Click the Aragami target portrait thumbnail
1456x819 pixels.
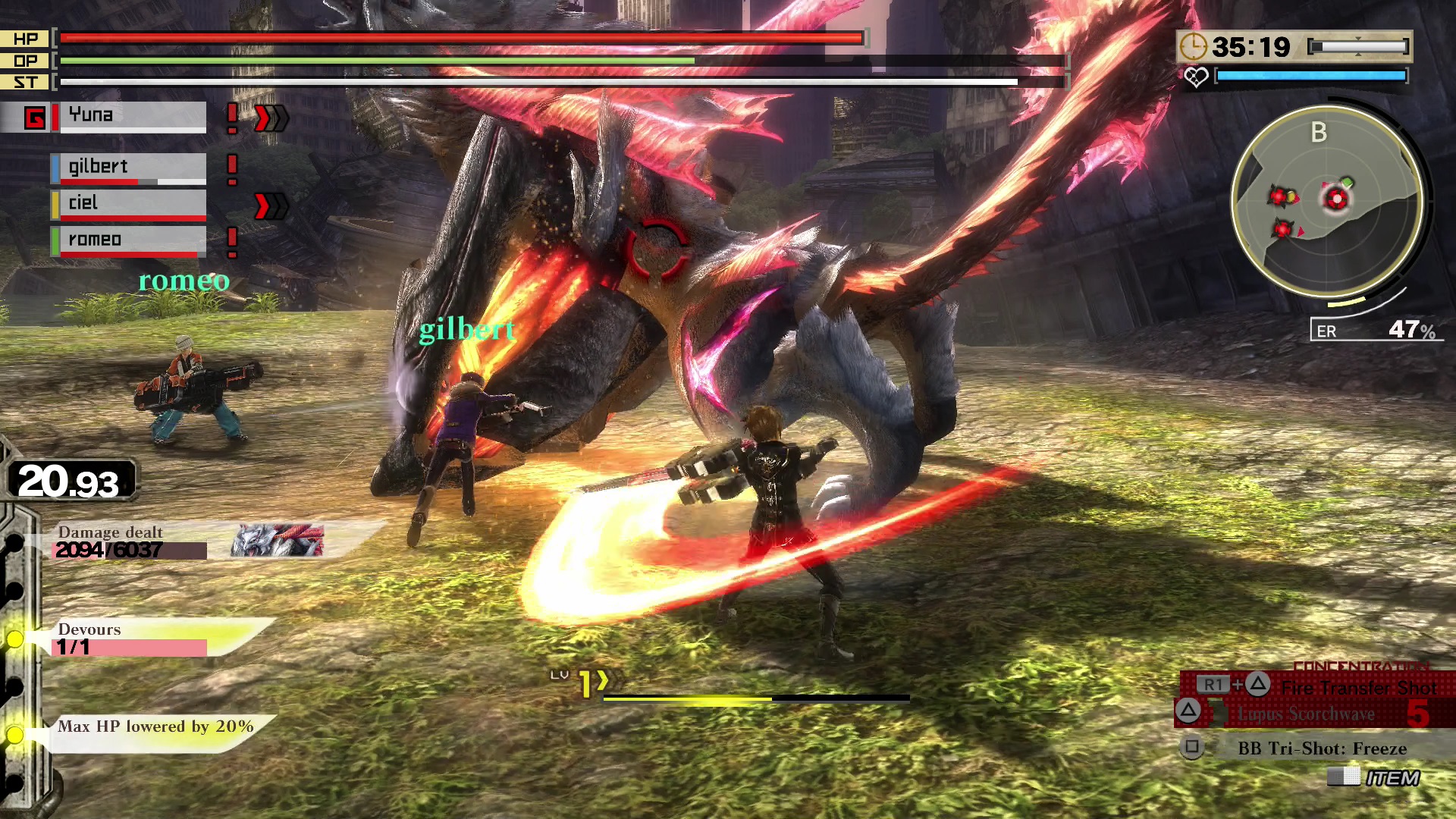tap(277, 541)
